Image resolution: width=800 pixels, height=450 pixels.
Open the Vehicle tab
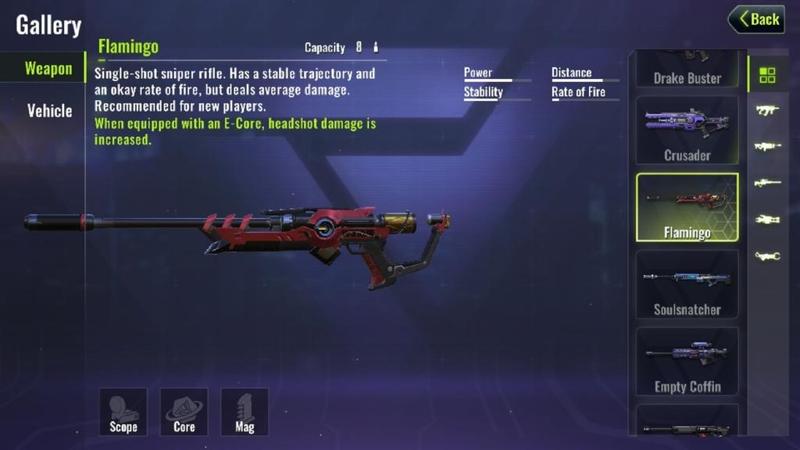[x=49, y=110]
